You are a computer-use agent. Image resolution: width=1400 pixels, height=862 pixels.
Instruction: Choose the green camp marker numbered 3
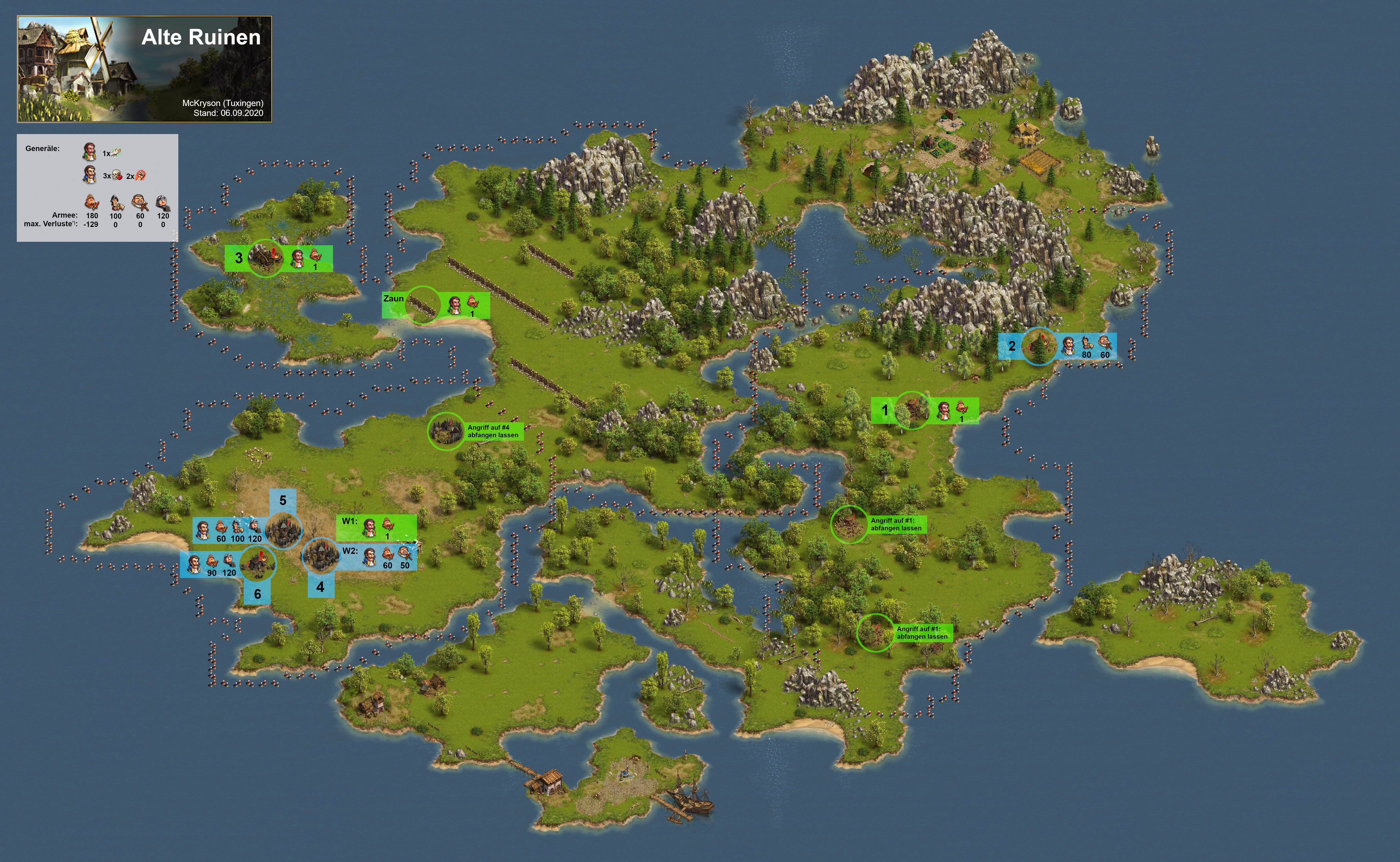coord(239,258)
